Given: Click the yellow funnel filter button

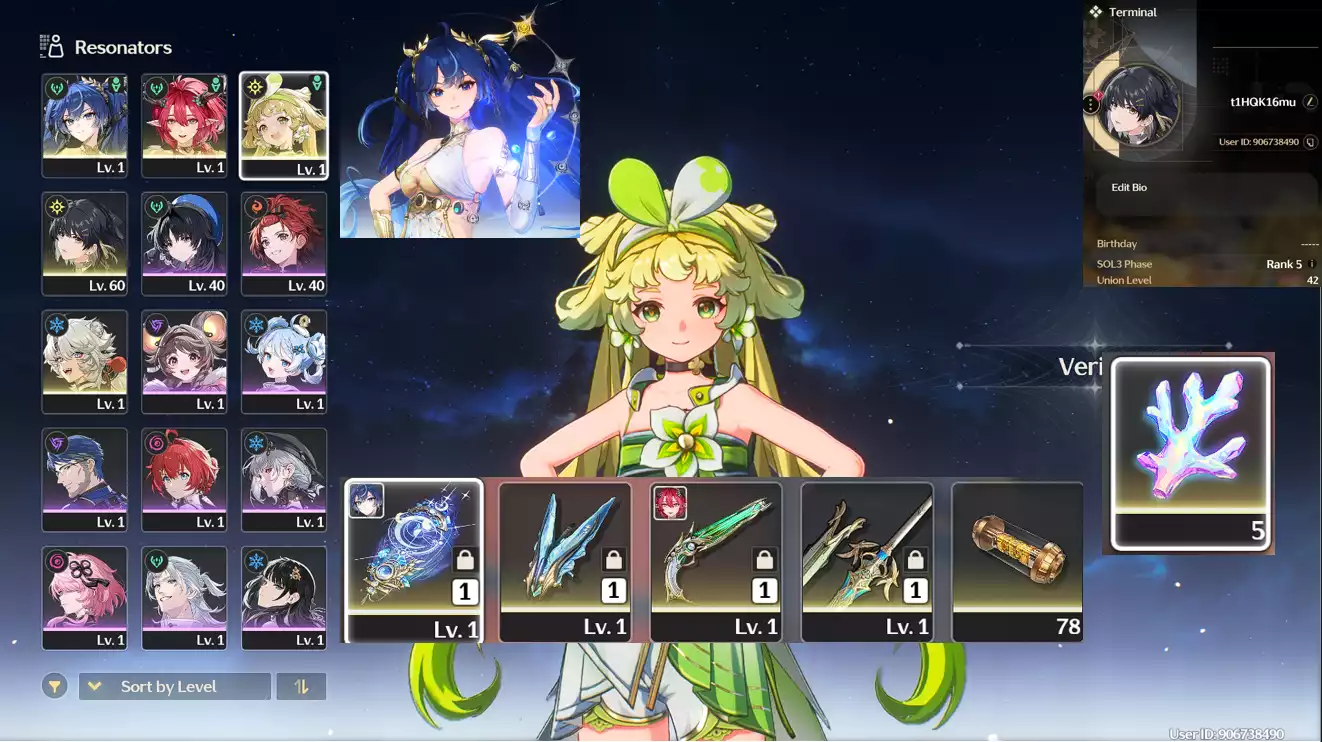Looking at the screenshot, I should [x=55, y=687].
